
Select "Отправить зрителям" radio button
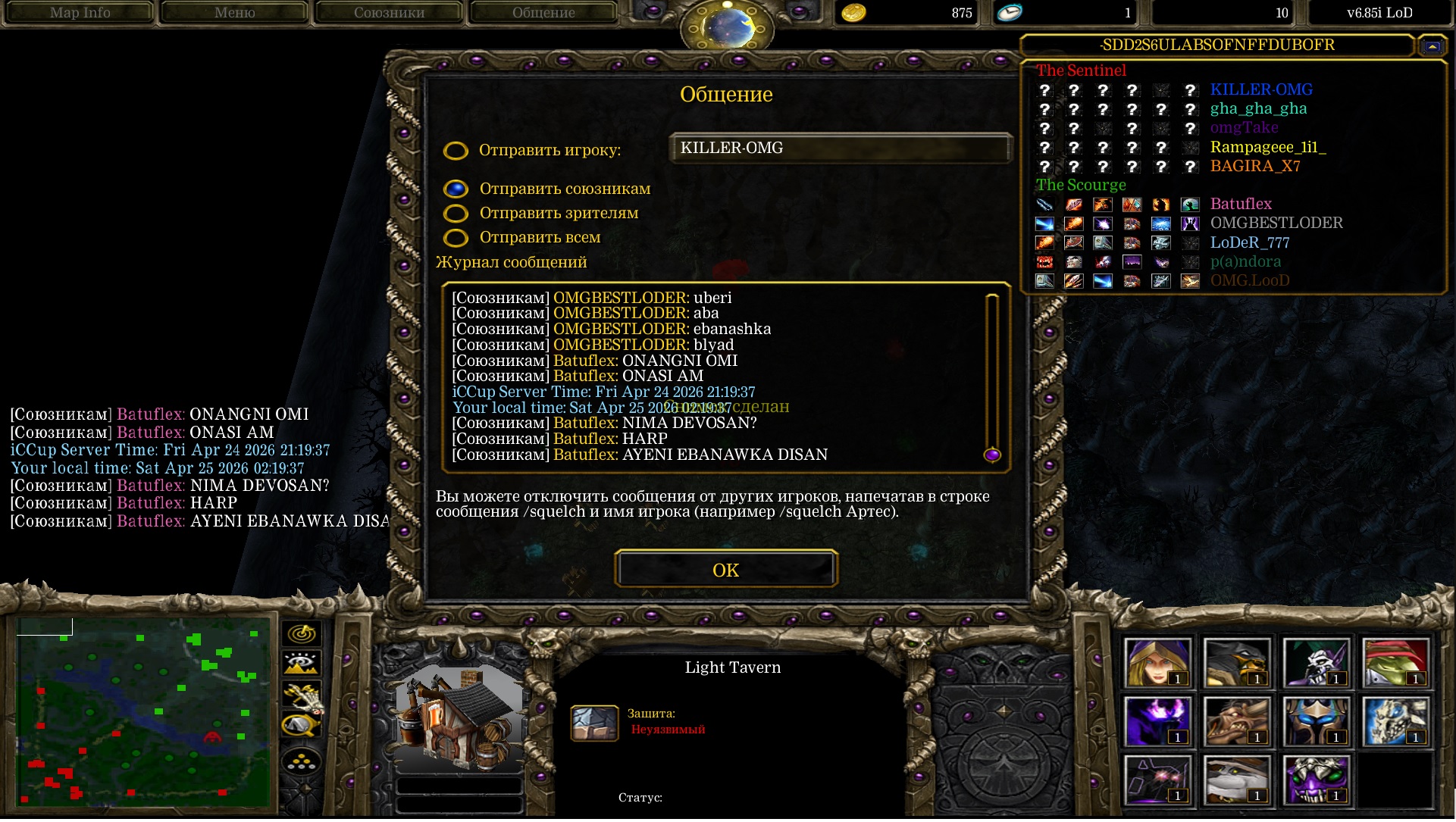tap(456, 214)
